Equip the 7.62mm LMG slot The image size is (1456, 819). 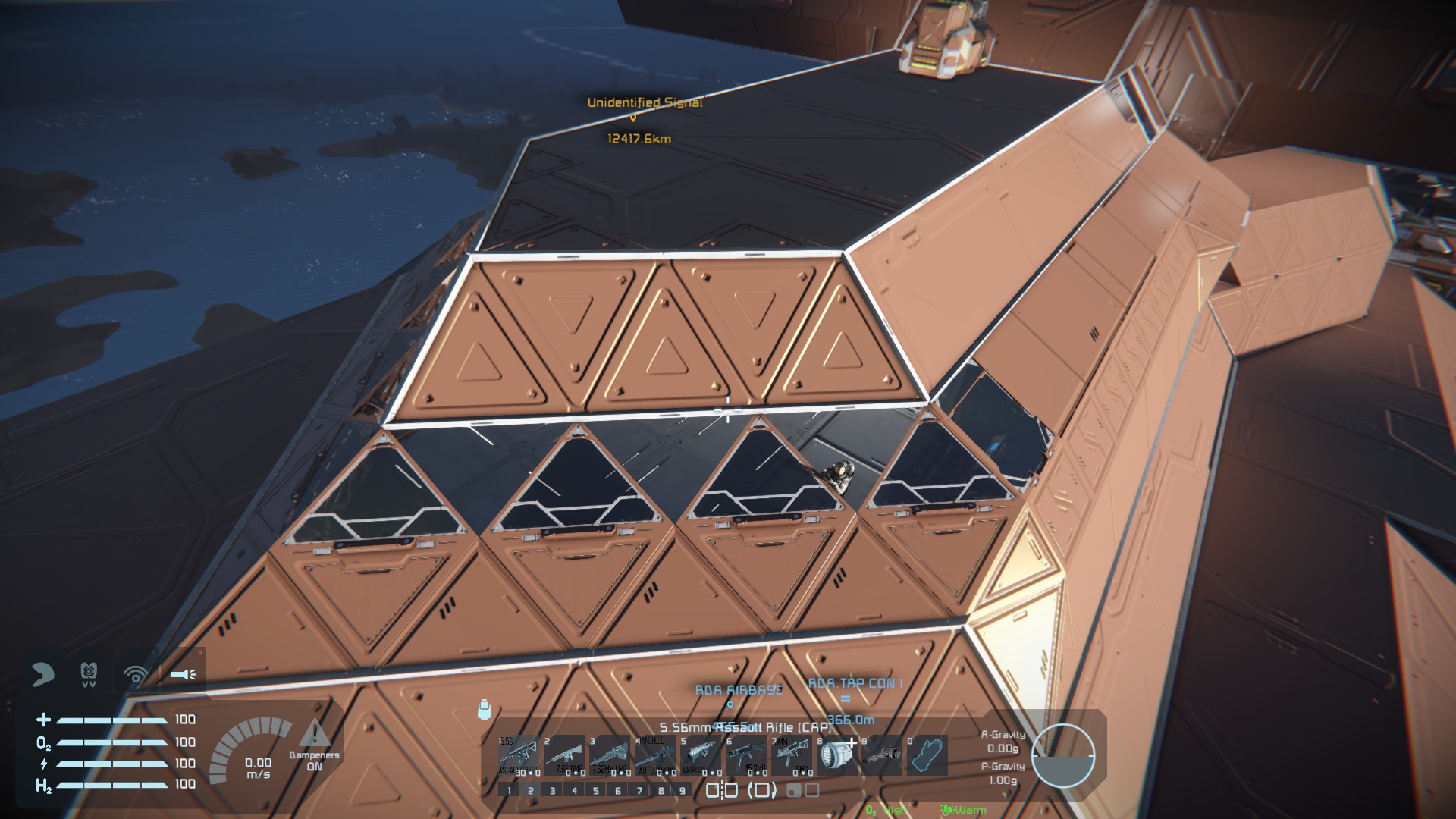click(609, 755)
